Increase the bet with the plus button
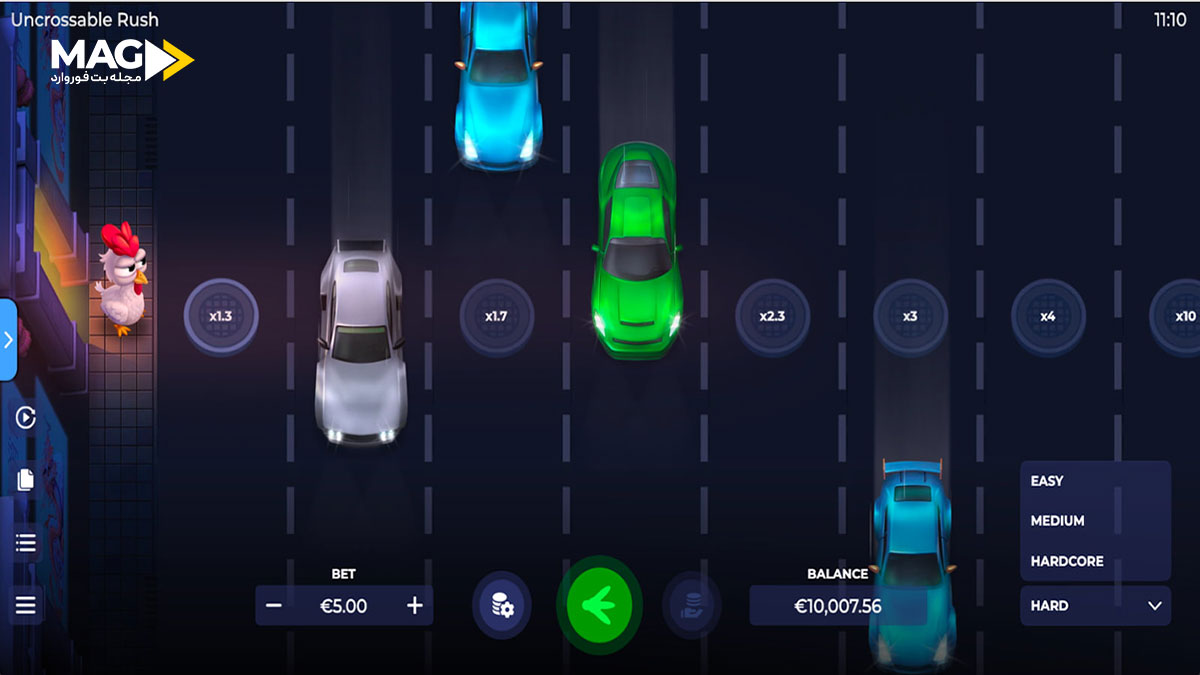Viewport: 1200px width, 675px height. [x=415, y=606]
